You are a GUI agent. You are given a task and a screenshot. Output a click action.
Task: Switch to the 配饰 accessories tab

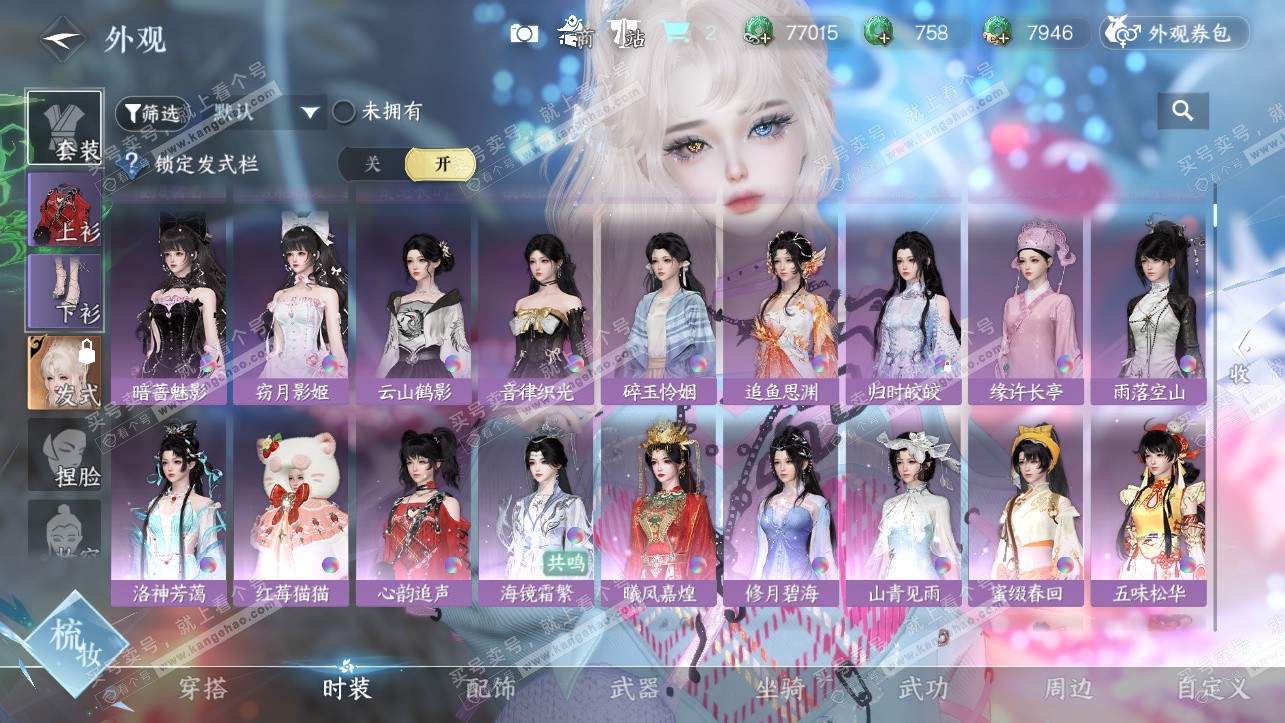[x=490, y=689]
